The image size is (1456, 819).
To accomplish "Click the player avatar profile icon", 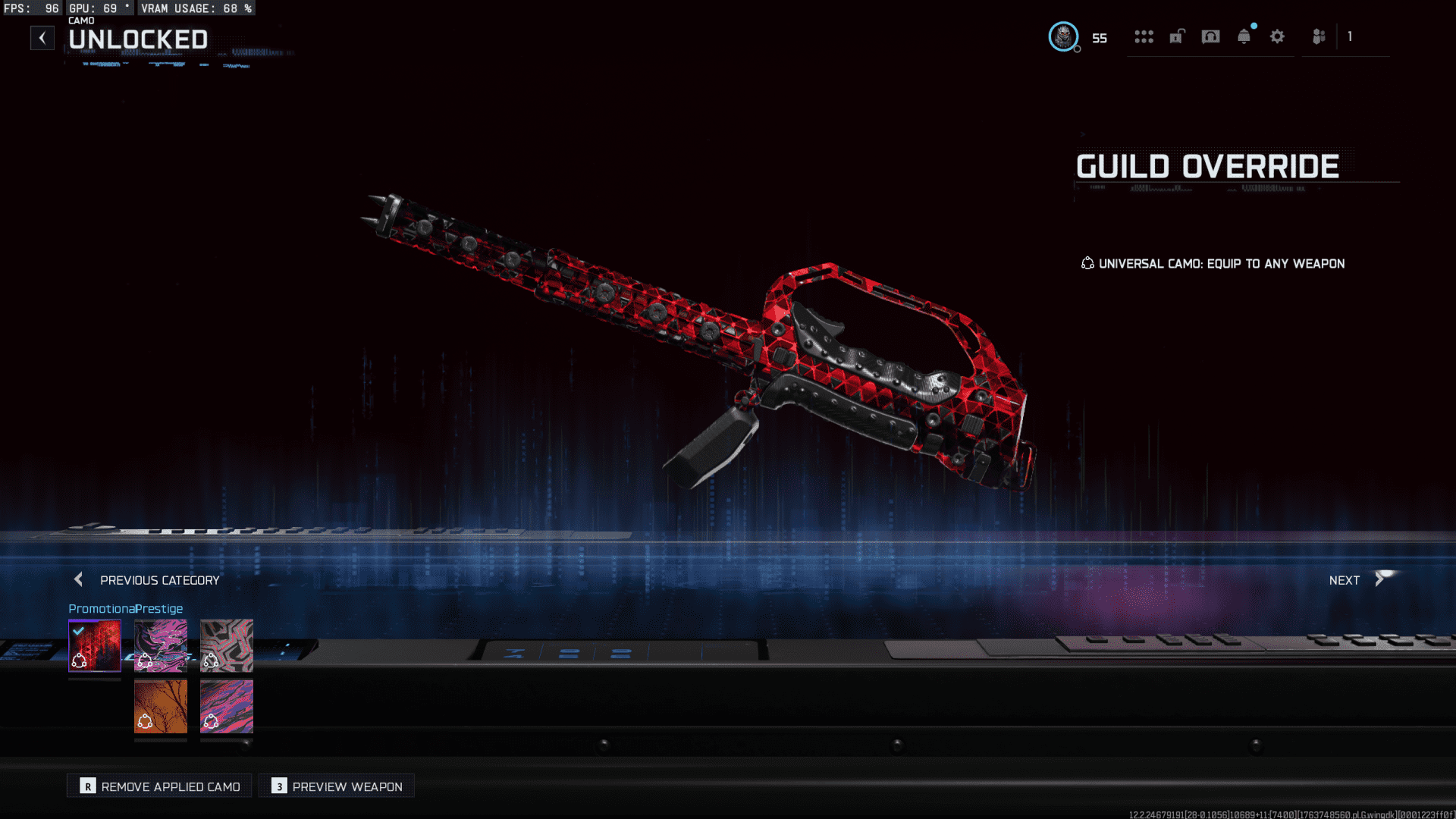I will (1063, 37).
